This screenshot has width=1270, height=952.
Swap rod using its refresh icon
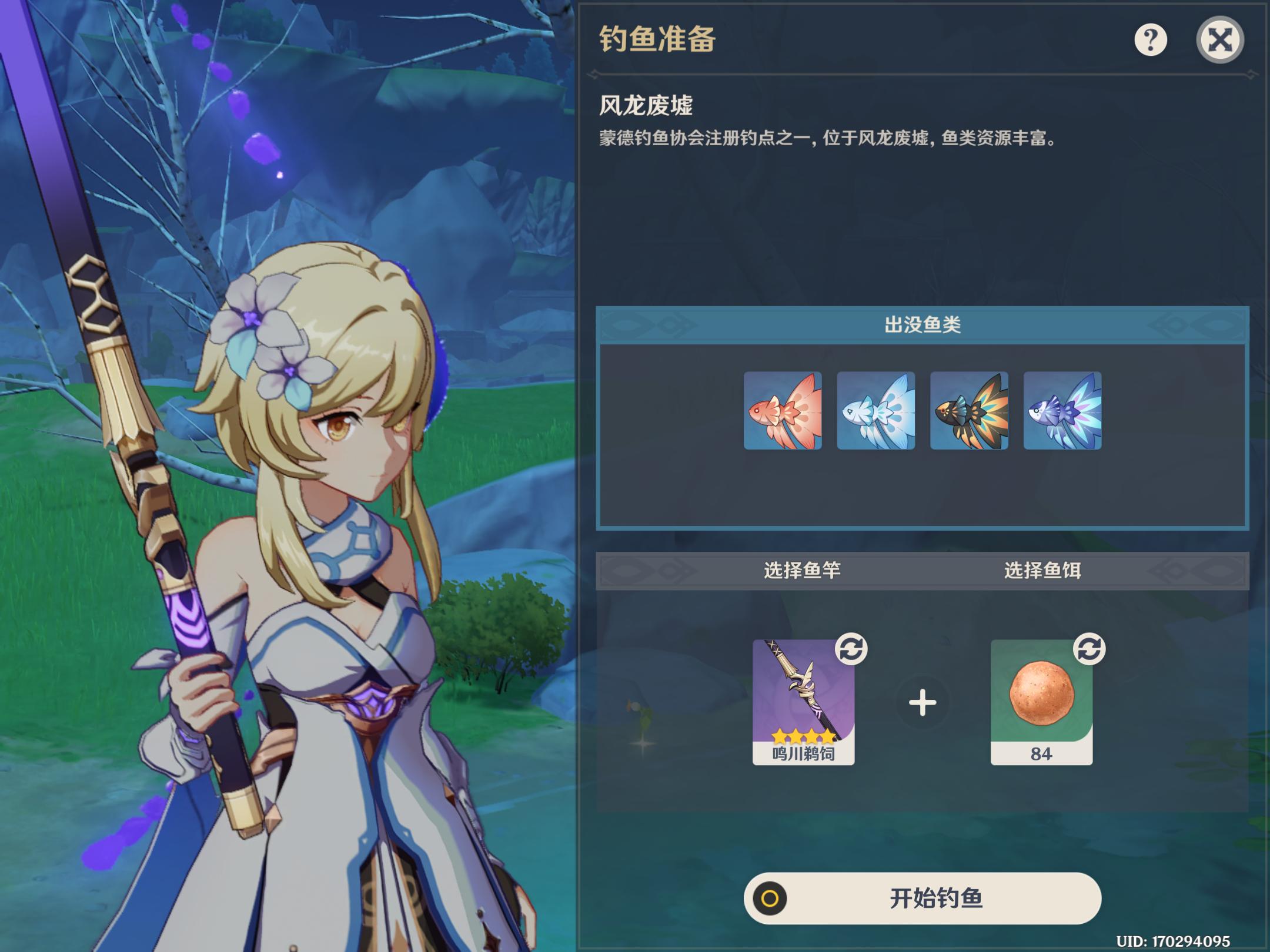point(851,649)
